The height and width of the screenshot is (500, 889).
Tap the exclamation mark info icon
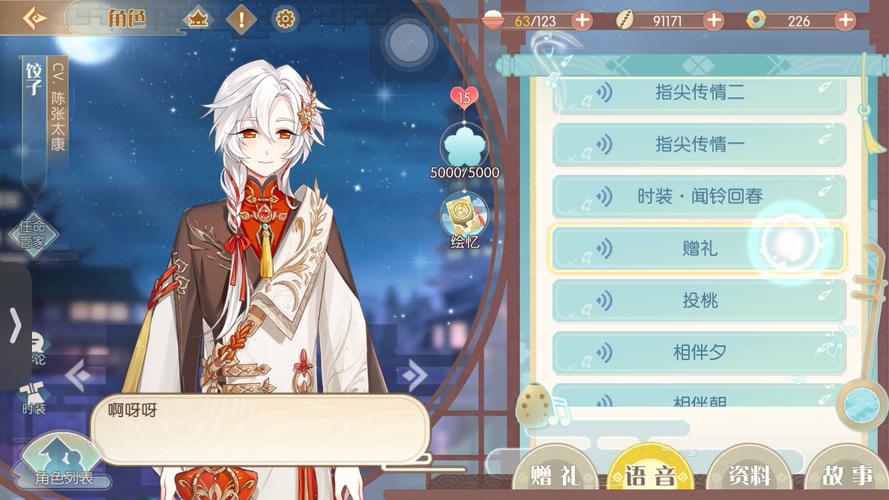pos(241,19)
